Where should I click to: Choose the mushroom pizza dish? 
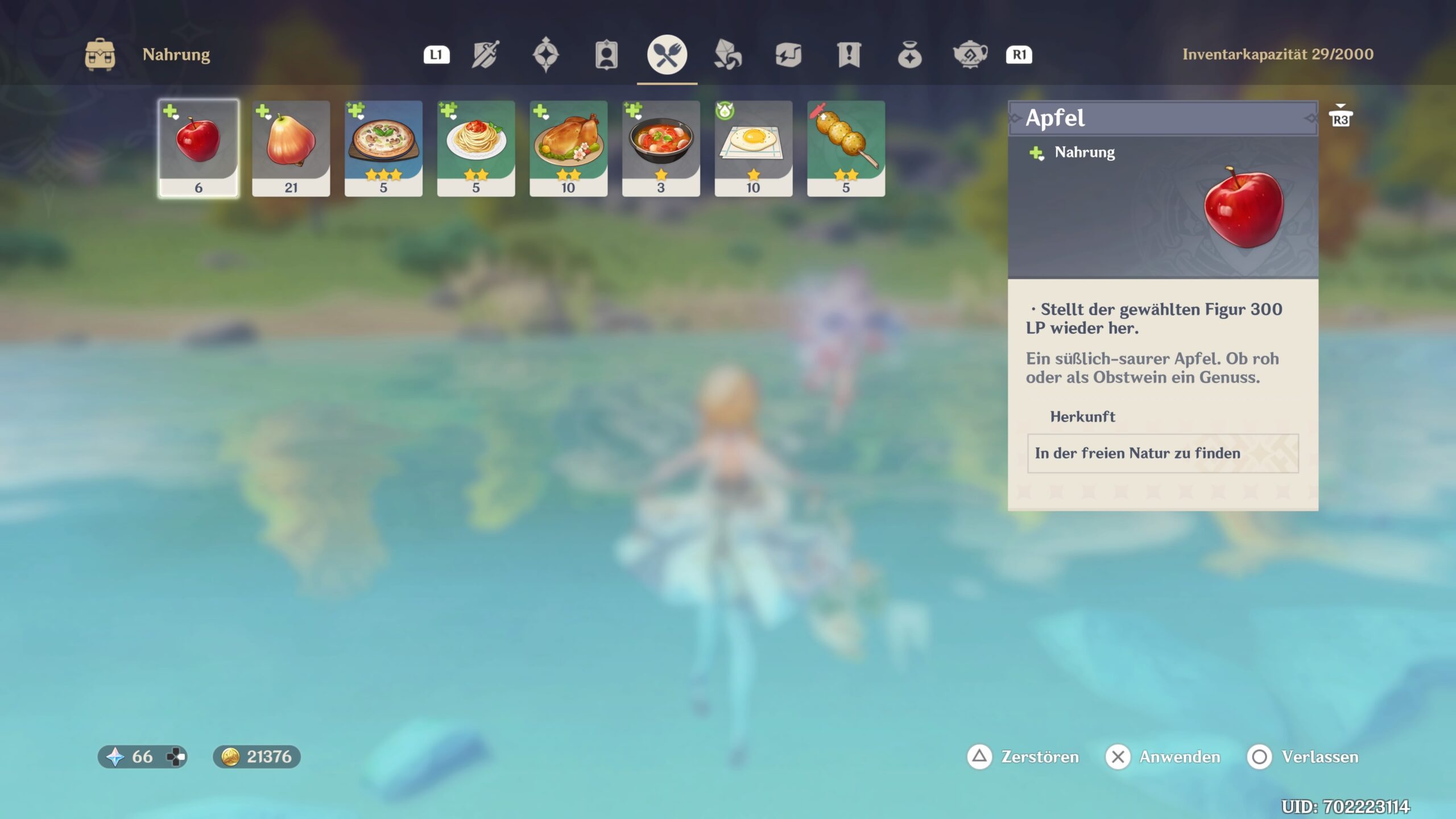(383, 148)
